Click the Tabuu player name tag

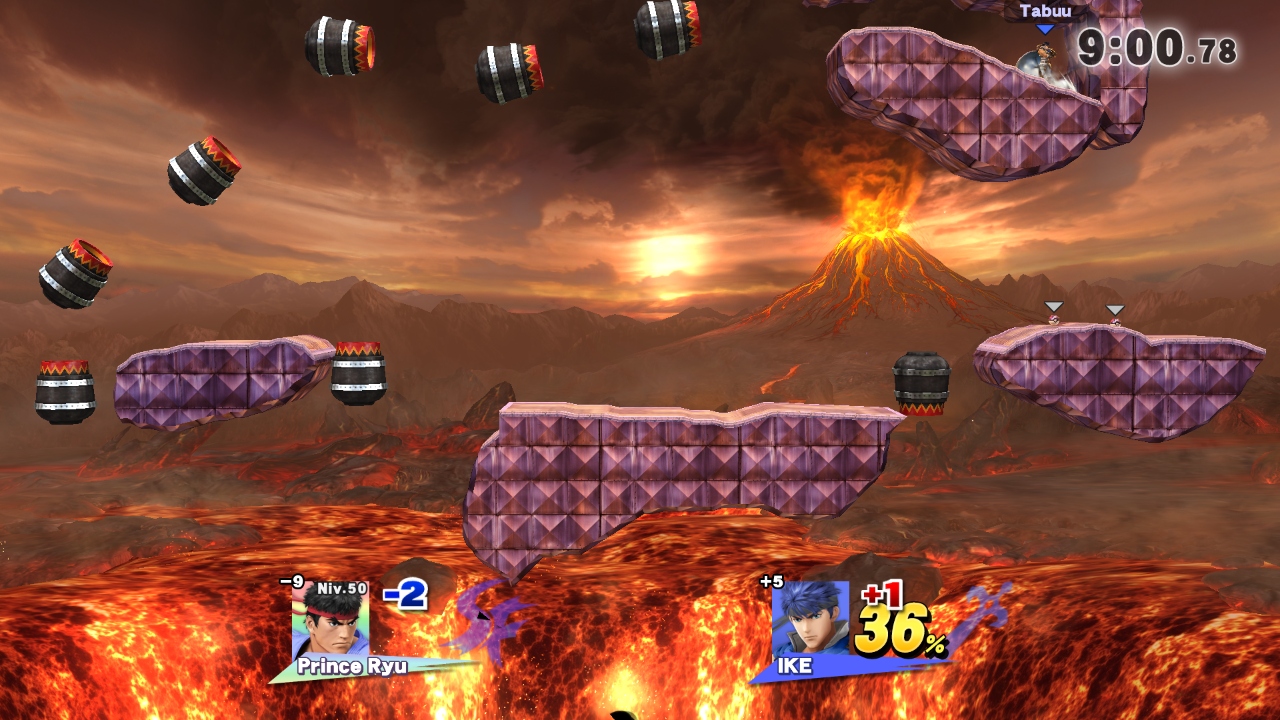pos(1045,12)
